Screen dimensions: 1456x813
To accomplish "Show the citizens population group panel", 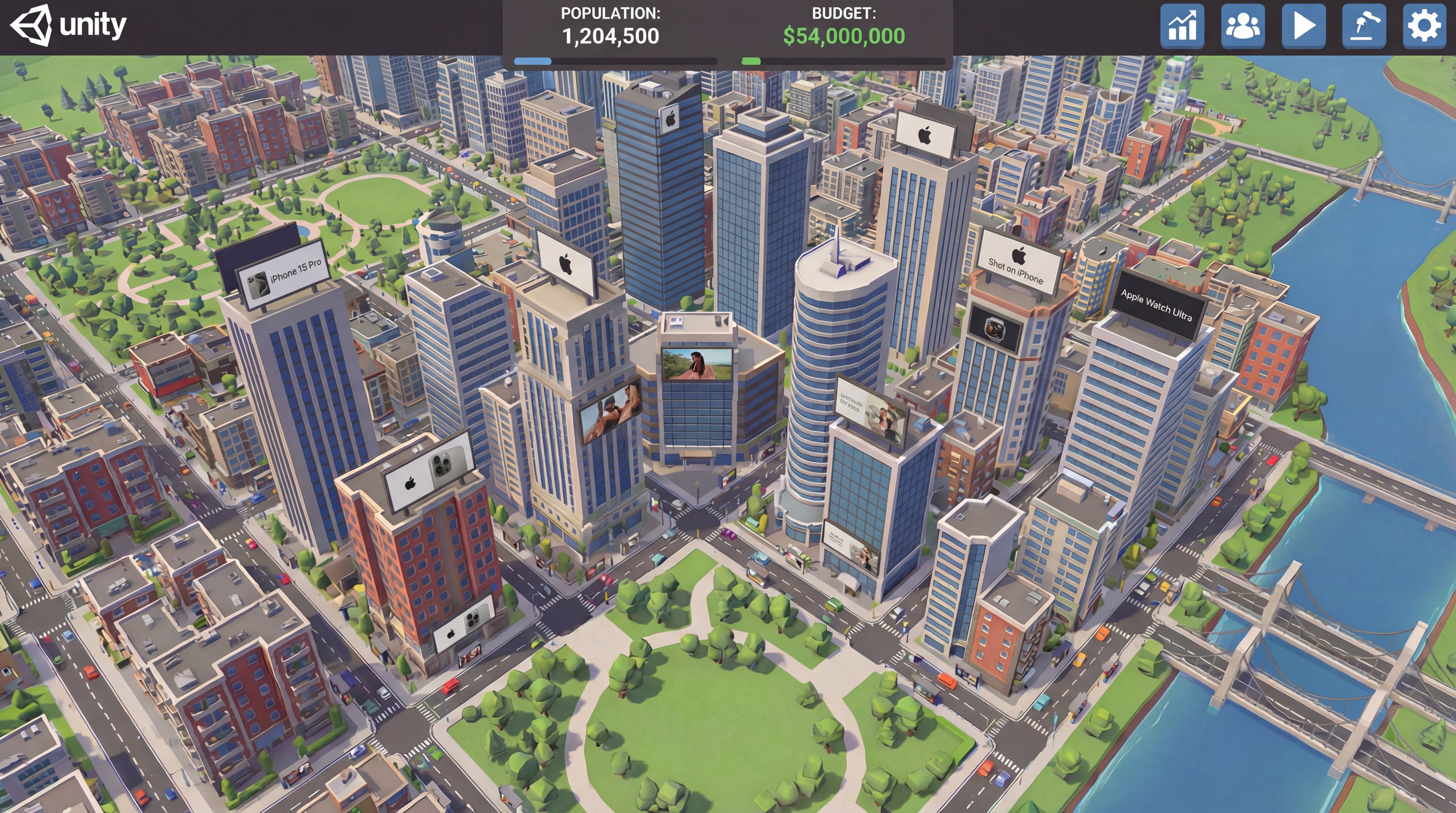I will (x=1243, y=26).
